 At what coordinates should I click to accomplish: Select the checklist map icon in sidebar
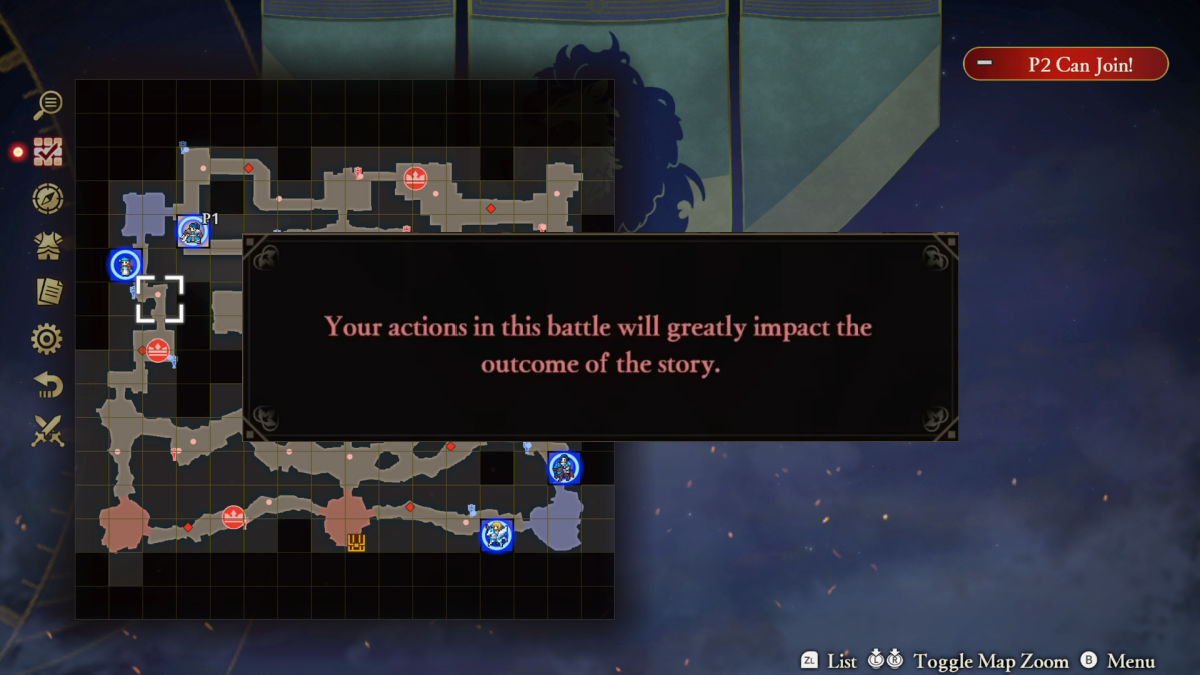[x=47, y=151]
